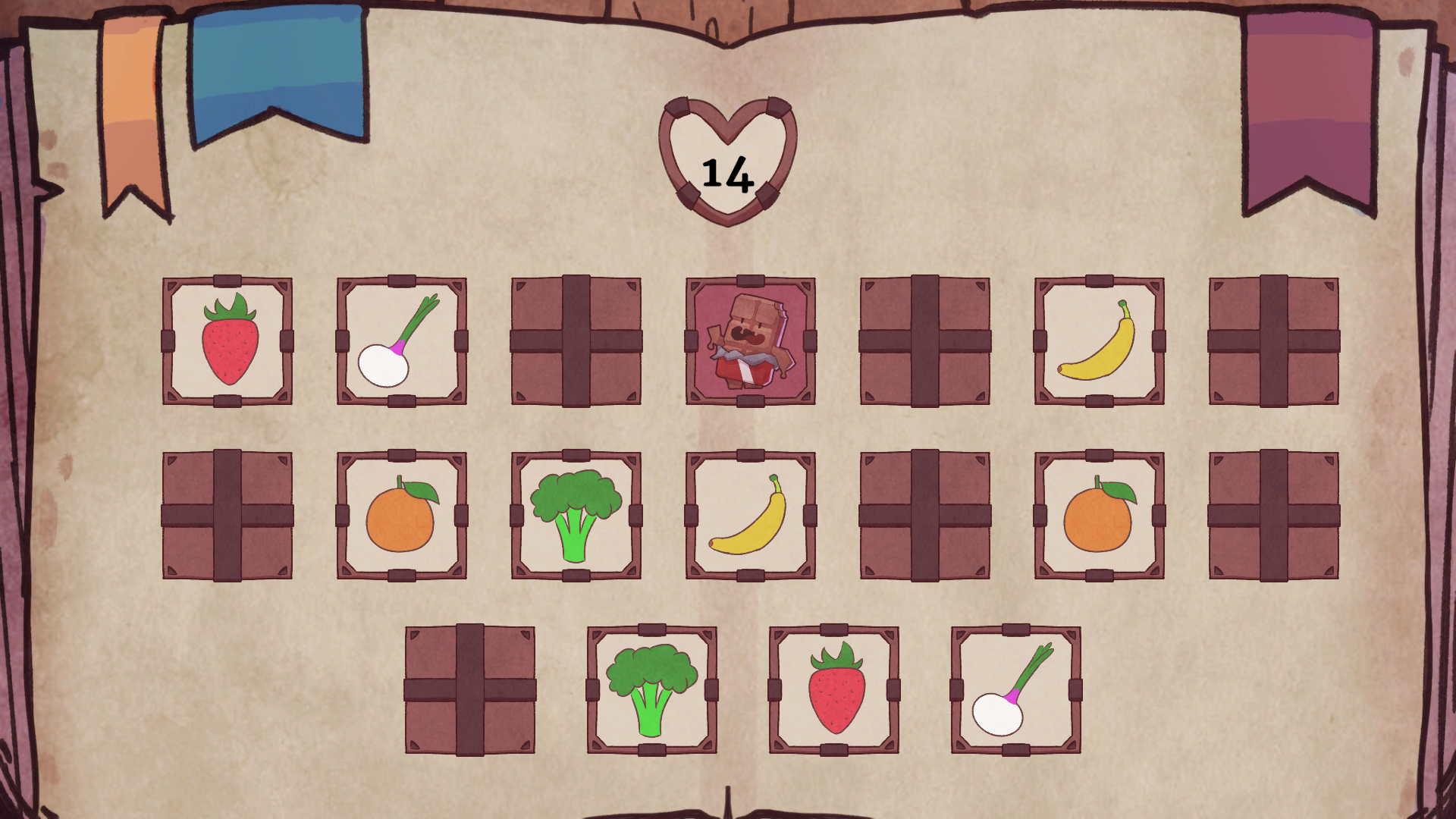Select the bottom-row spring onion card
Image resolution: width=1456 pixels, height=819 pixels.
click(x=1016, y=690)
